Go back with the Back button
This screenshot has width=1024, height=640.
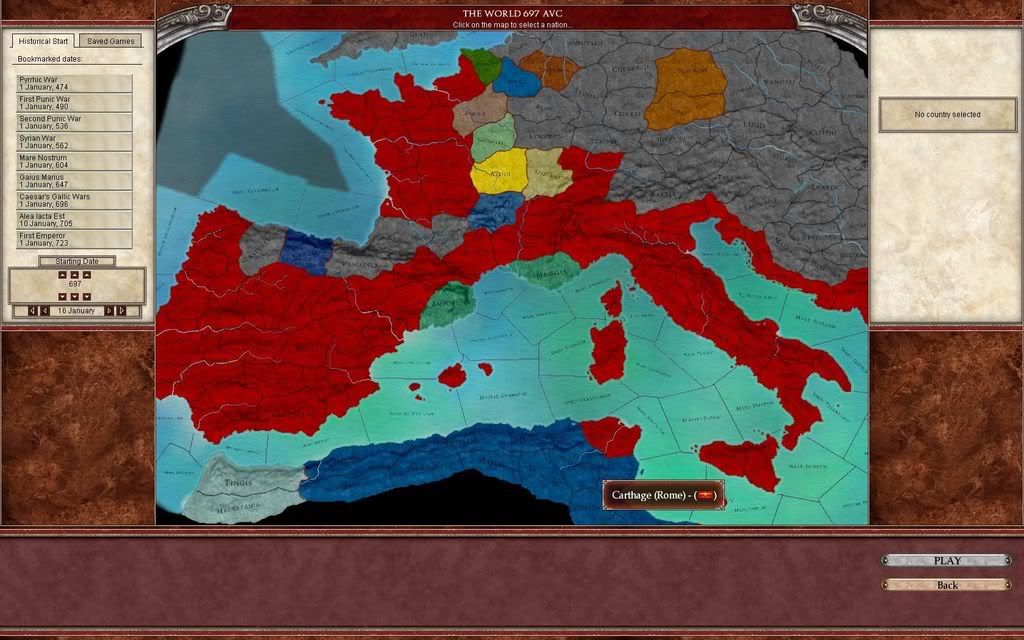[946, 585]
